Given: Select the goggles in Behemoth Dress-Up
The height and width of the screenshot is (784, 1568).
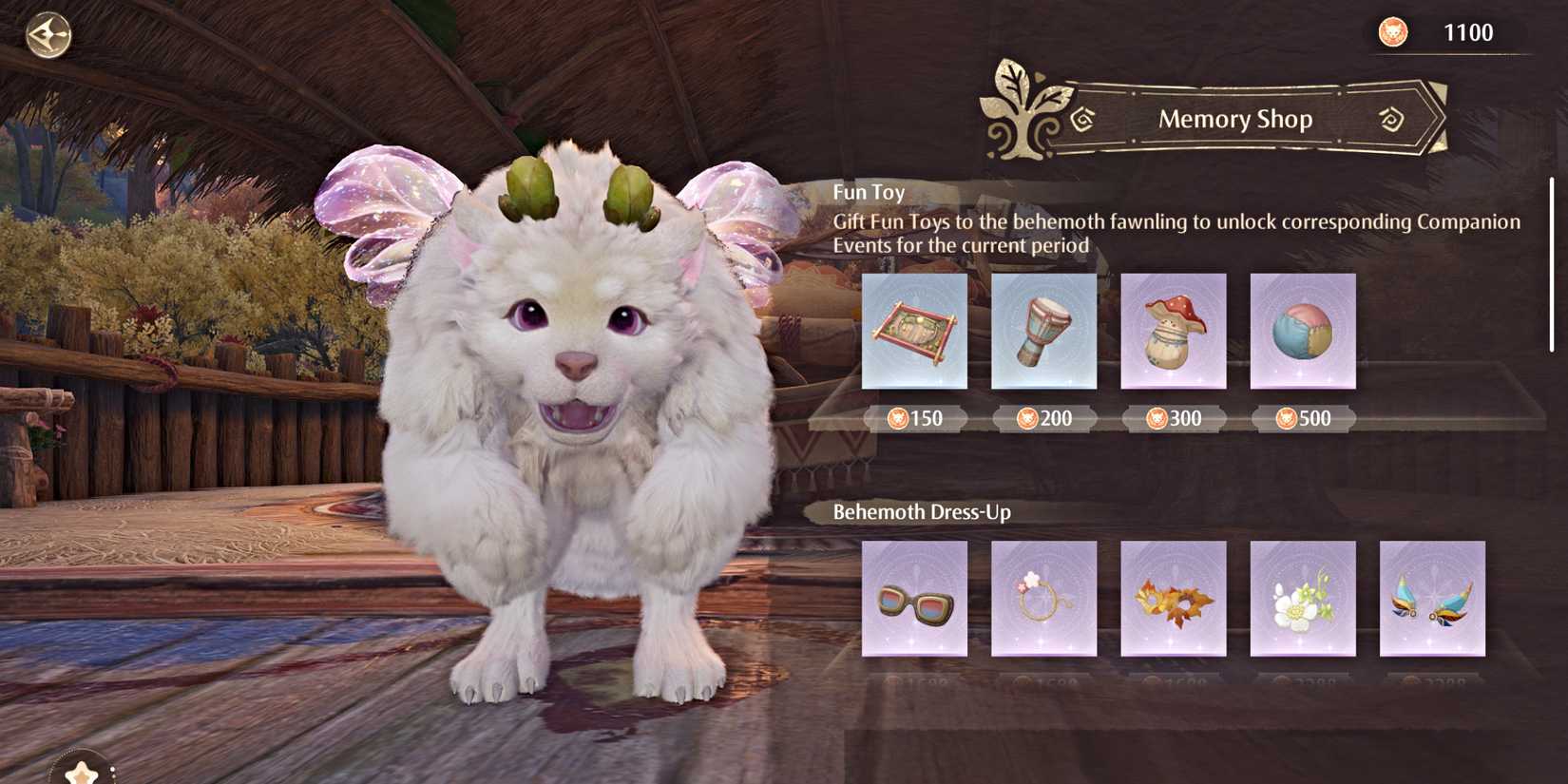Looking at the screenshot, I should coord(913,601).
